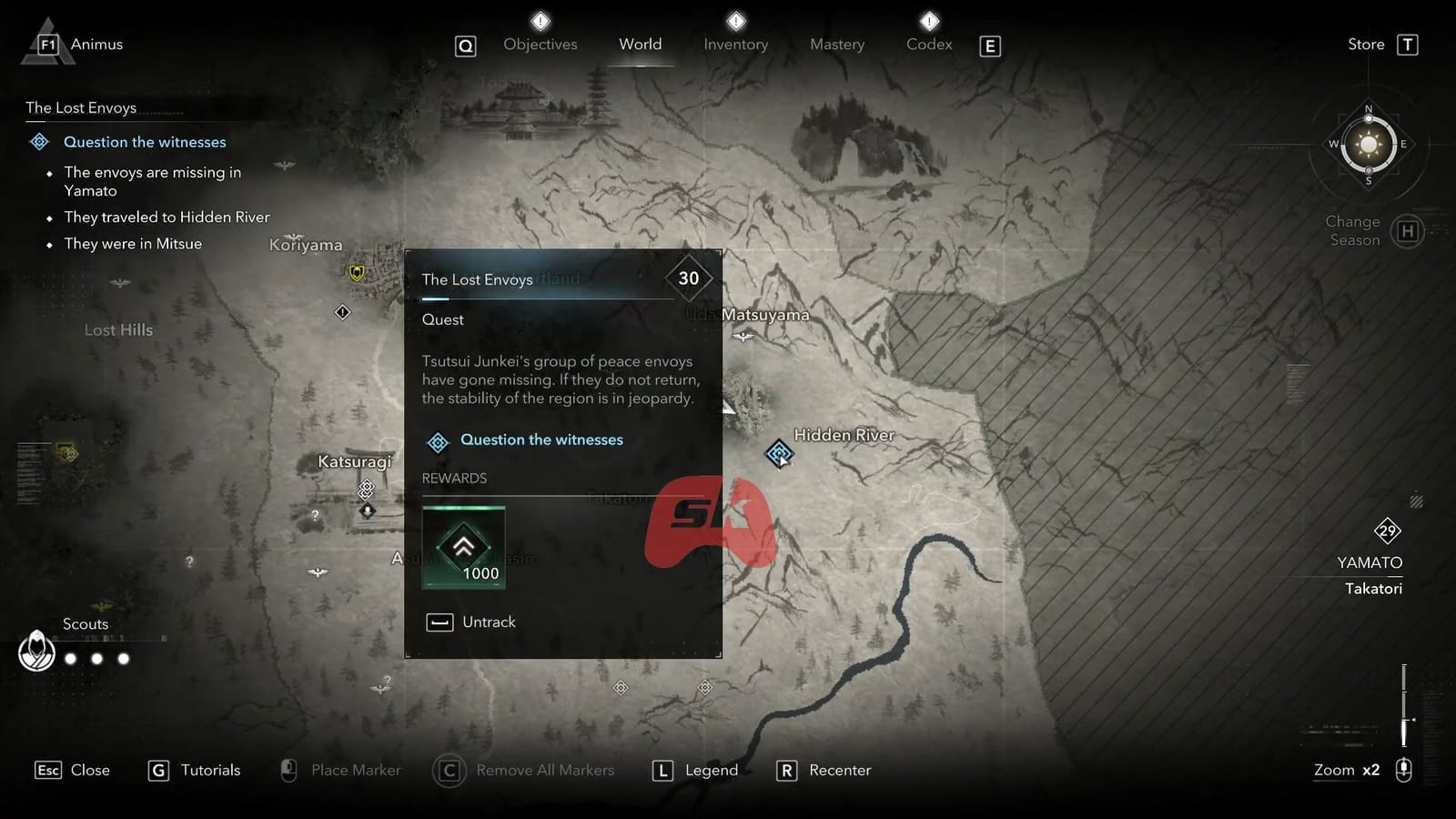Select the Hidden River quest marker
Viewport: 1456px width, 819px height.
point(780,452)
